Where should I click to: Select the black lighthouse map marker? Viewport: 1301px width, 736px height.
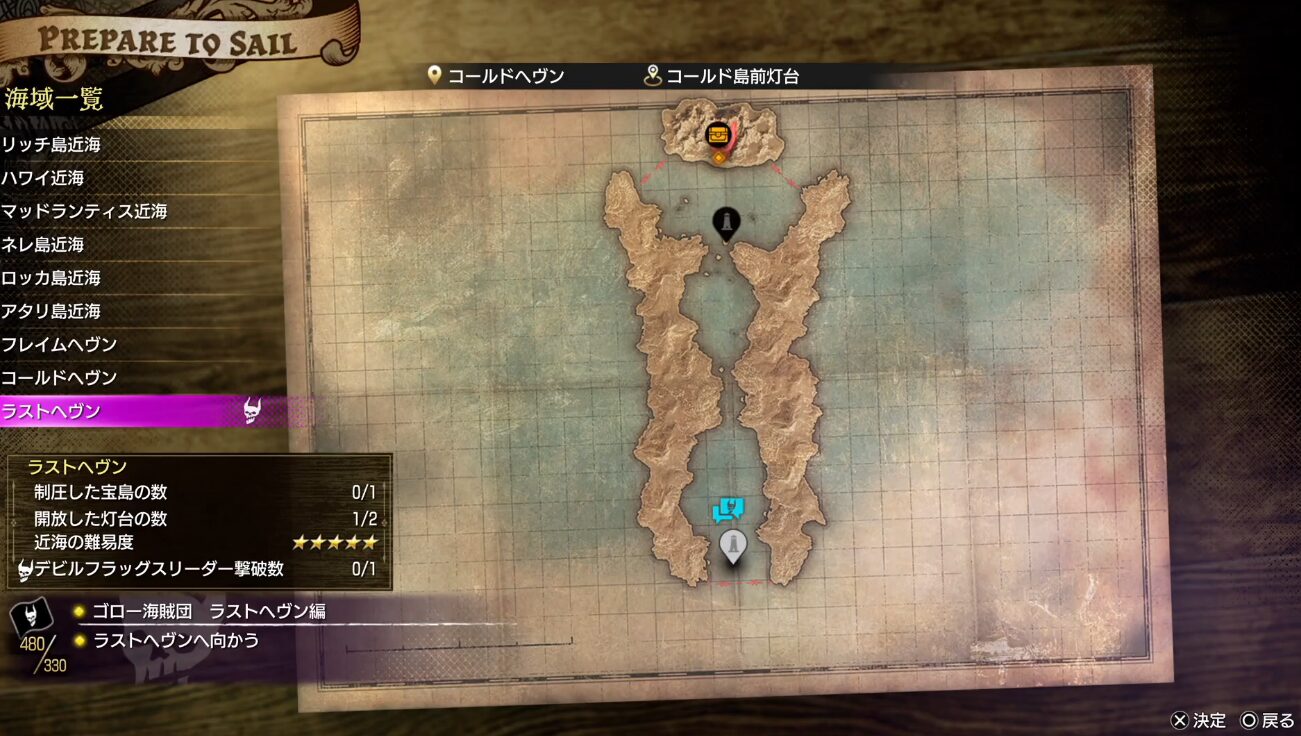pos(726,223)
